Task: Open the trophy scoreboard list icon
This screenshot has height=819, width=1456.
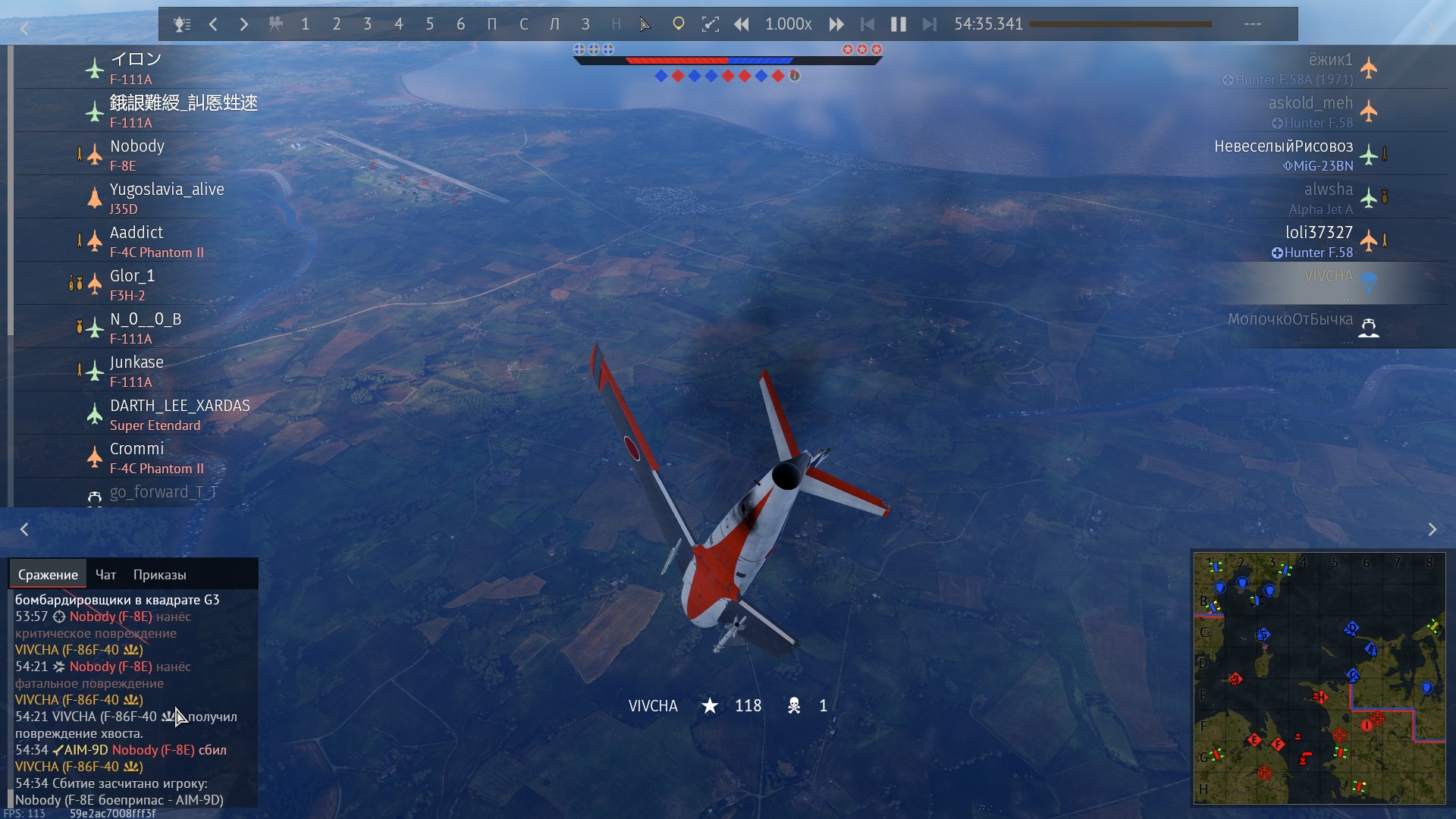Action: (x=181, y=24)
